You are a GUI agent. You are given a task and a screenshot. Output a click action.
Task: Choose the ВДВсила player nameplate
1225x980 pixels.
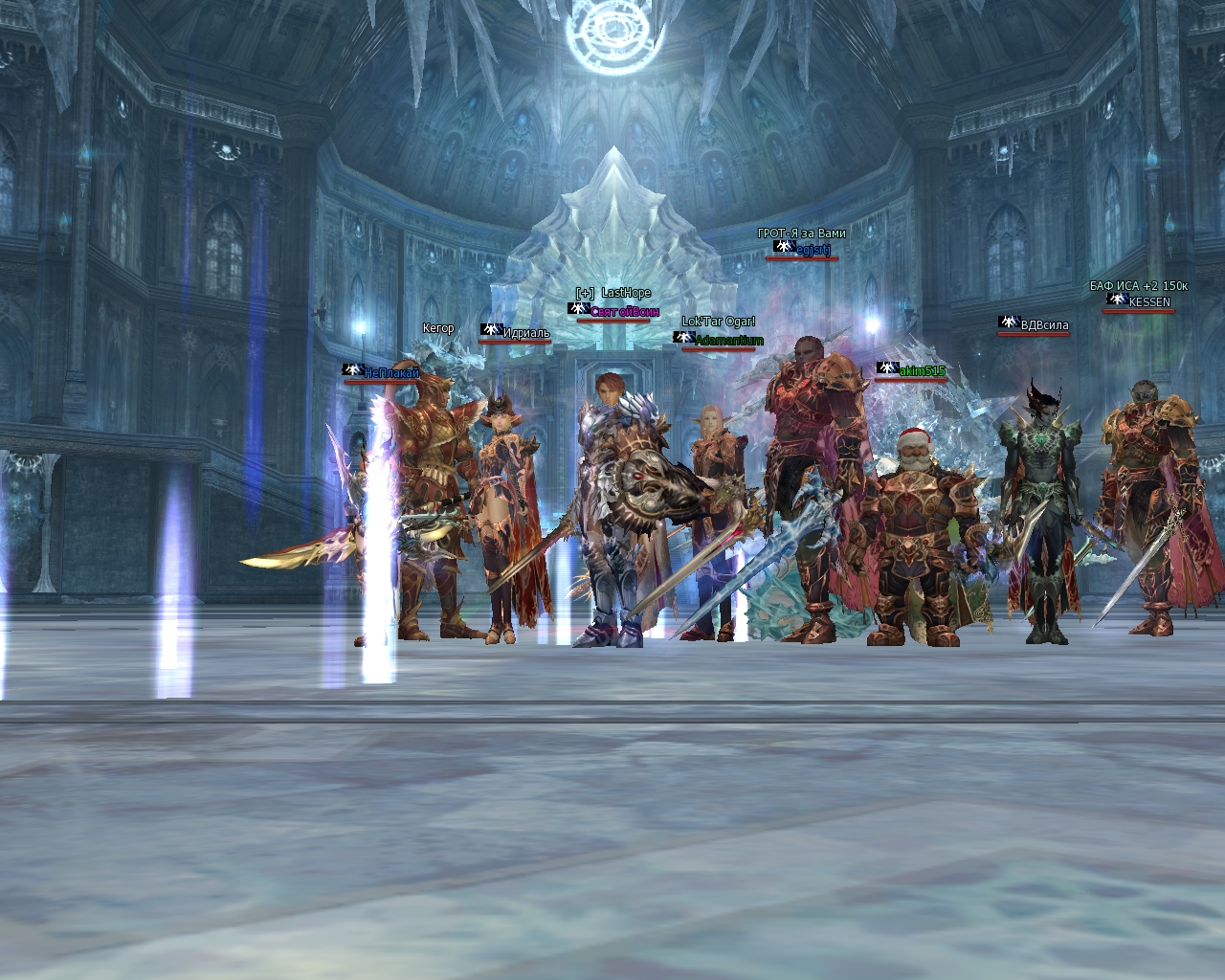point(1044,325)
